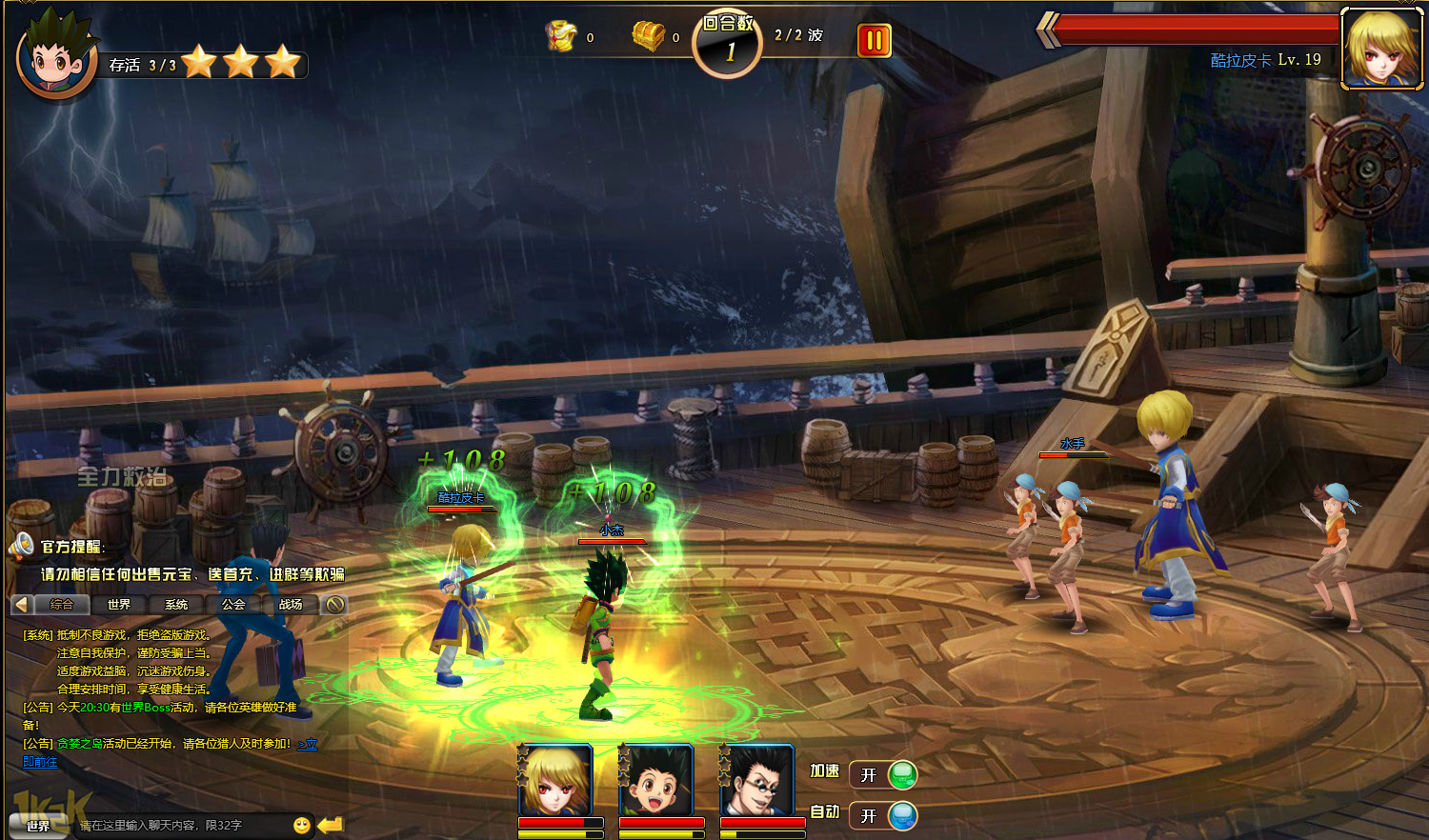
Task: Toggle the 加速 speed-up switch
Action: point(883,775)
